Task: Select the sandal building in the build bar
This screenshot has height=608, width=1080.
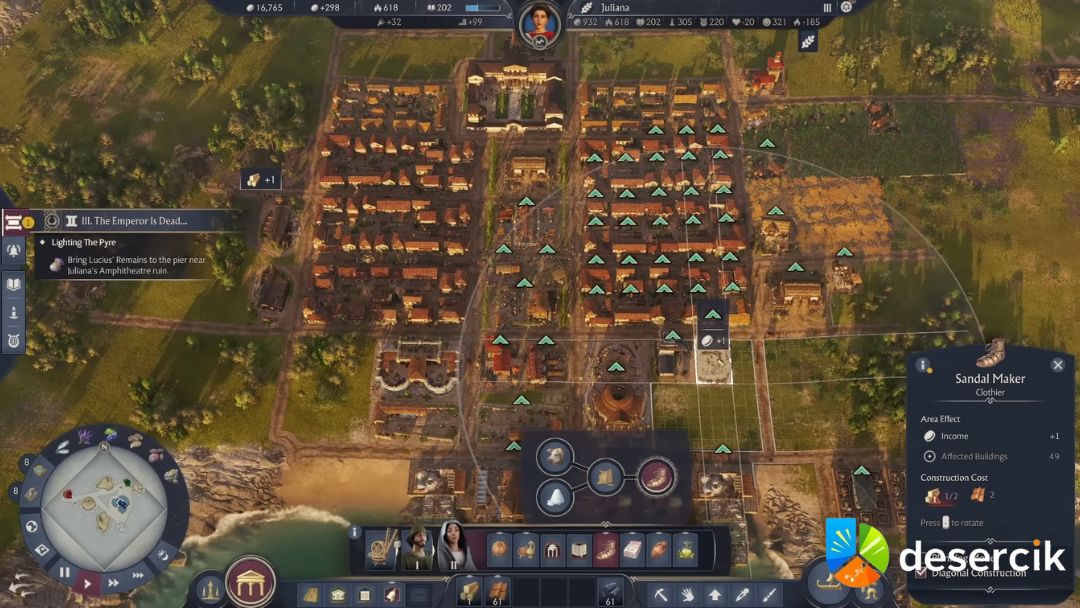Action: coord(606,550)
